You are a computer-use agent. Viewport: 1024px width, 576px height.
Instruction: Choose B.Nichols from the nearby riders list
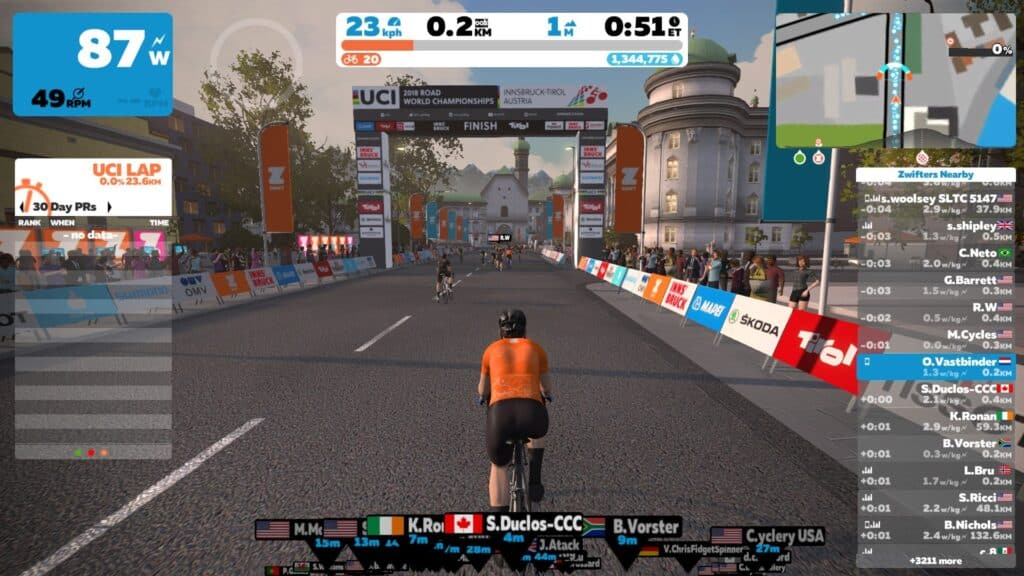pyautogui.click(x=936, y=529)
